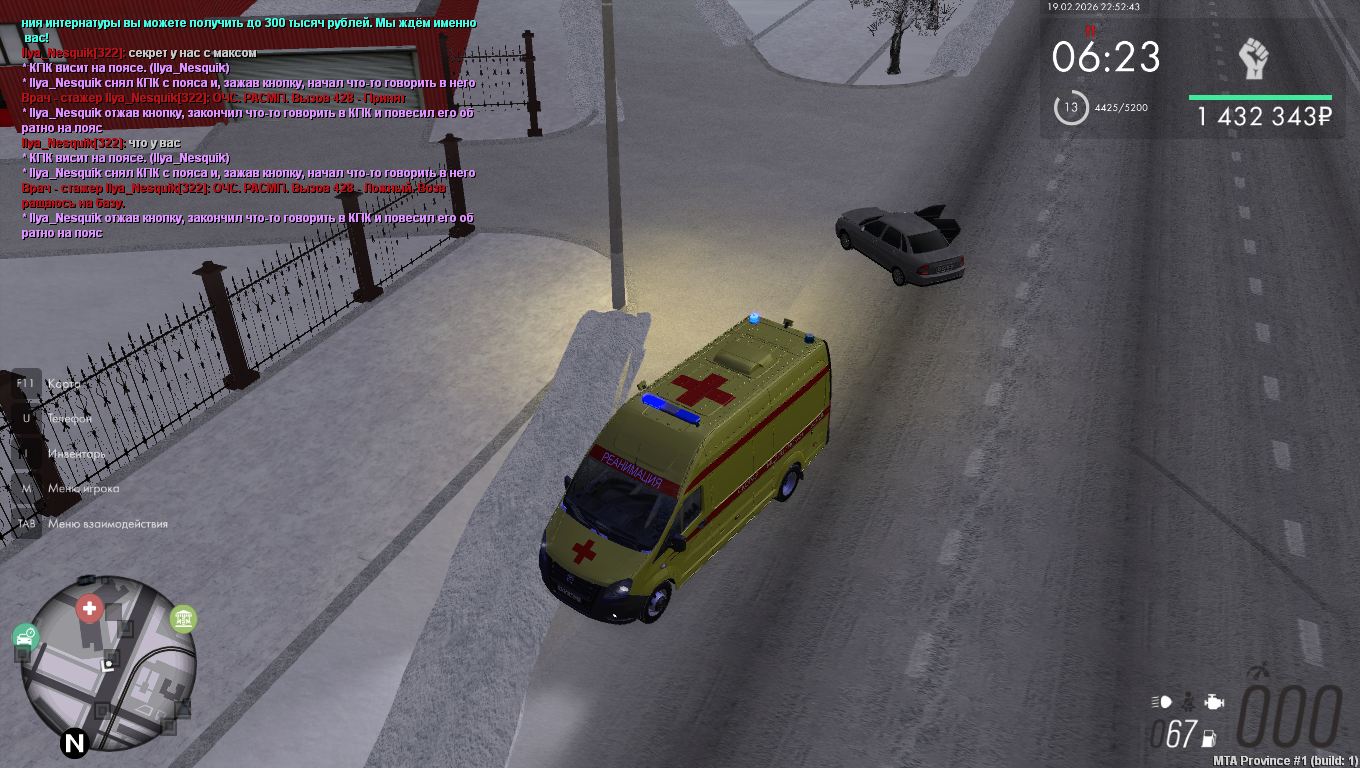1360x768 pixels.
Task: Click the red fork-and-knife hunger icon
Action: 1091,31
